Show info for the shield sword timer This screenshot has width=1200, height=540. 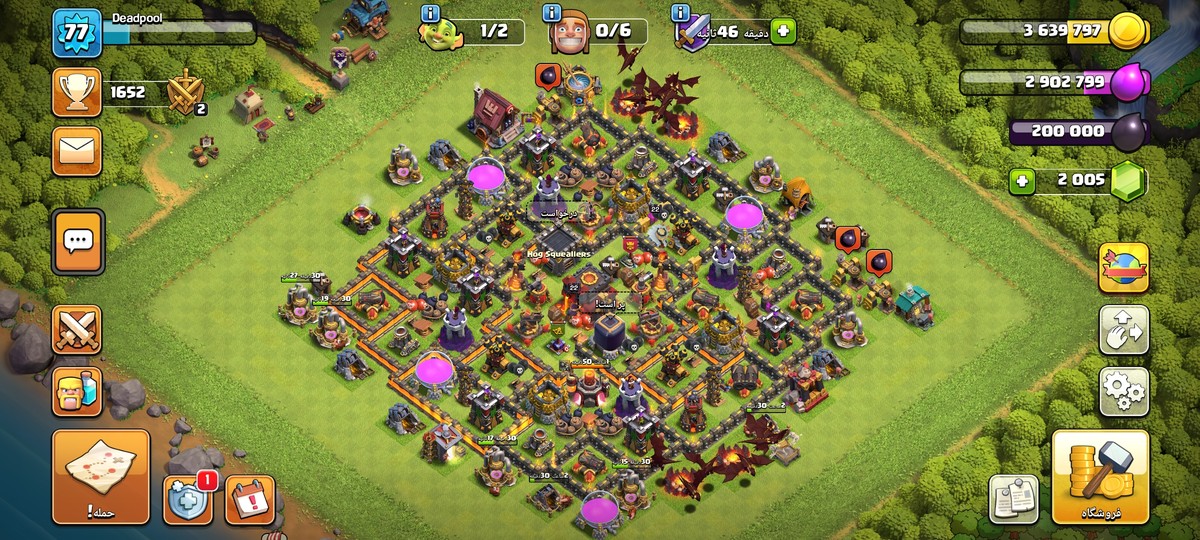681,13
